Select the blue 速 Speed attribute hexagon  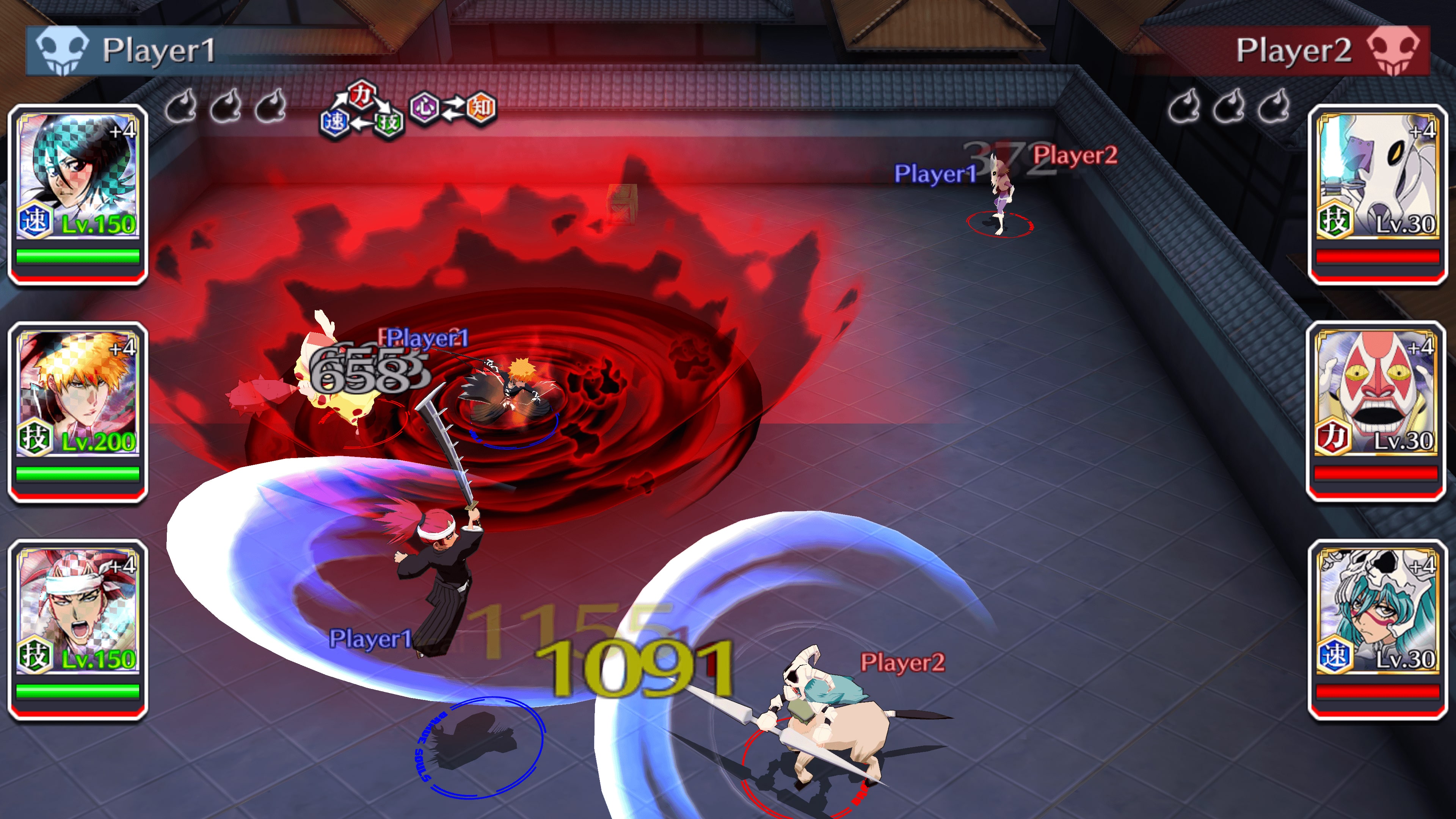click(335, 121)
